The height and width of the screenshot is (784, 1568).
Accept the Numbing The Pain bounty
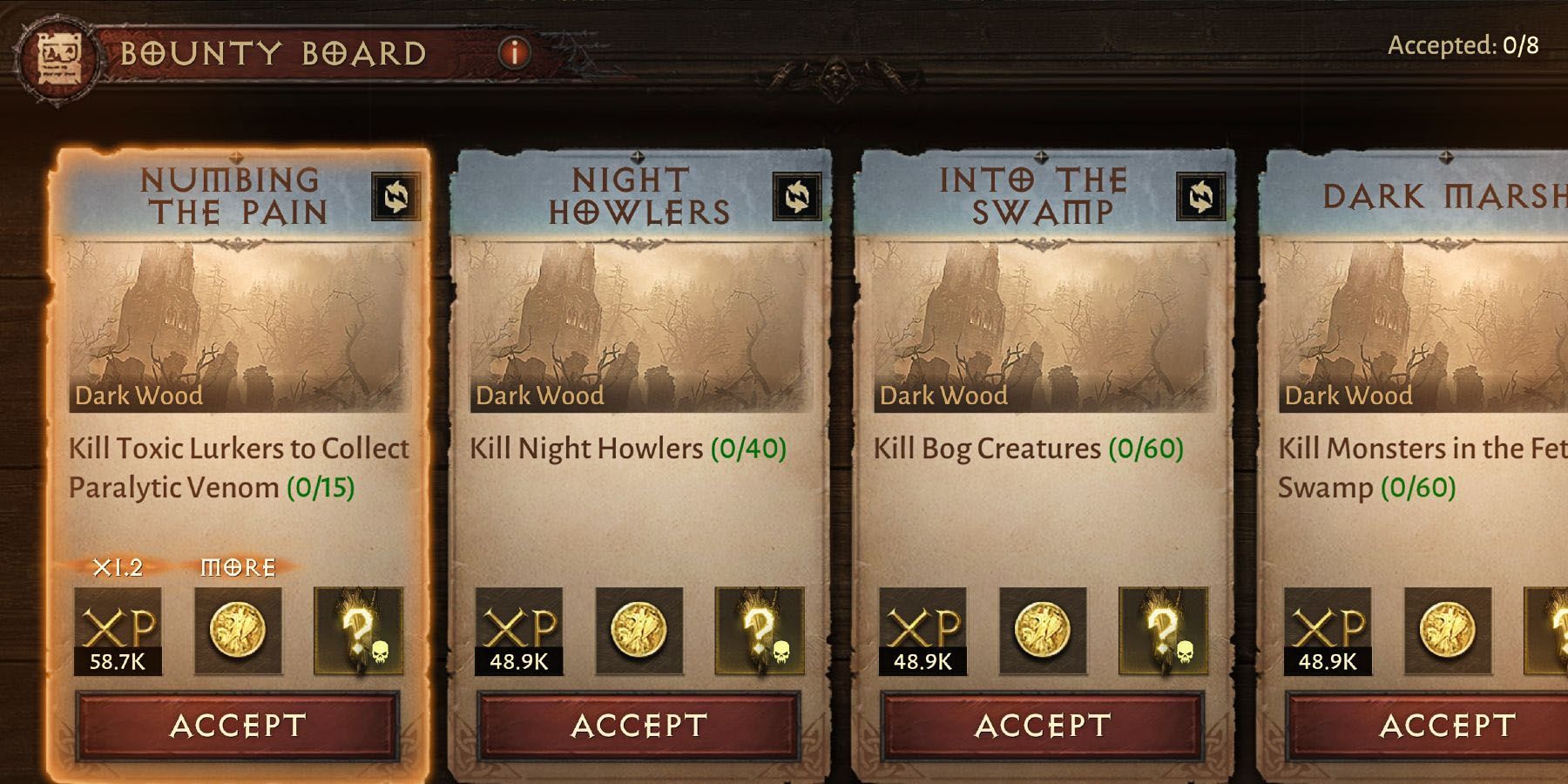coord(240,725)
